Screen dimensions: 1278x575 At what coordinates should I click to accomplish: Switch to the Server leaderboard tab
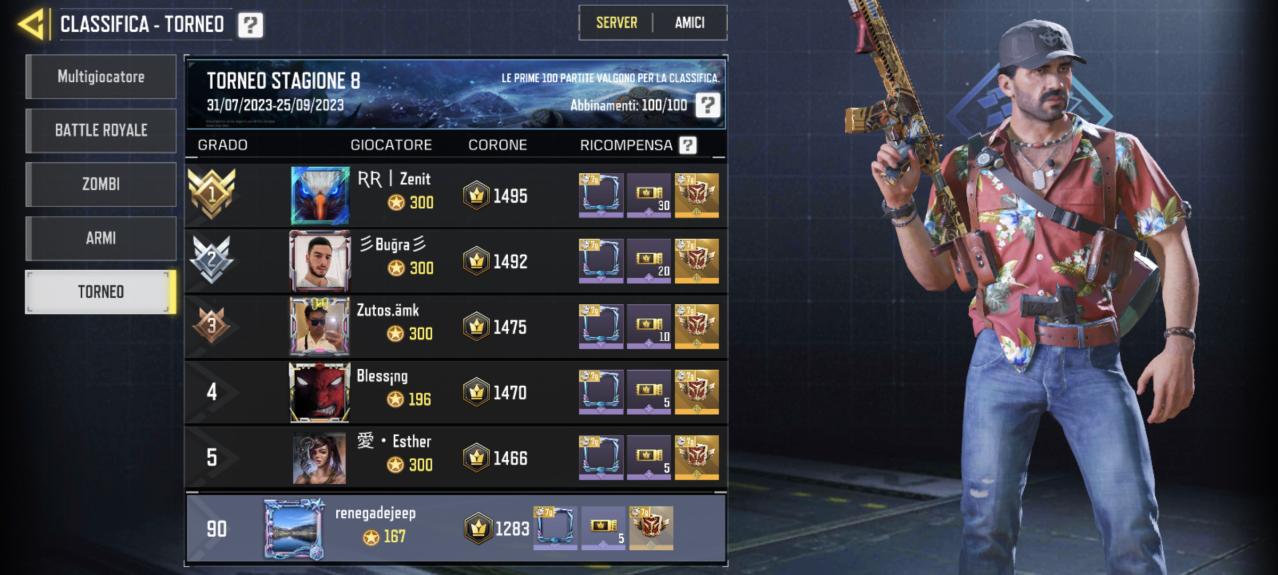point(616,23)
